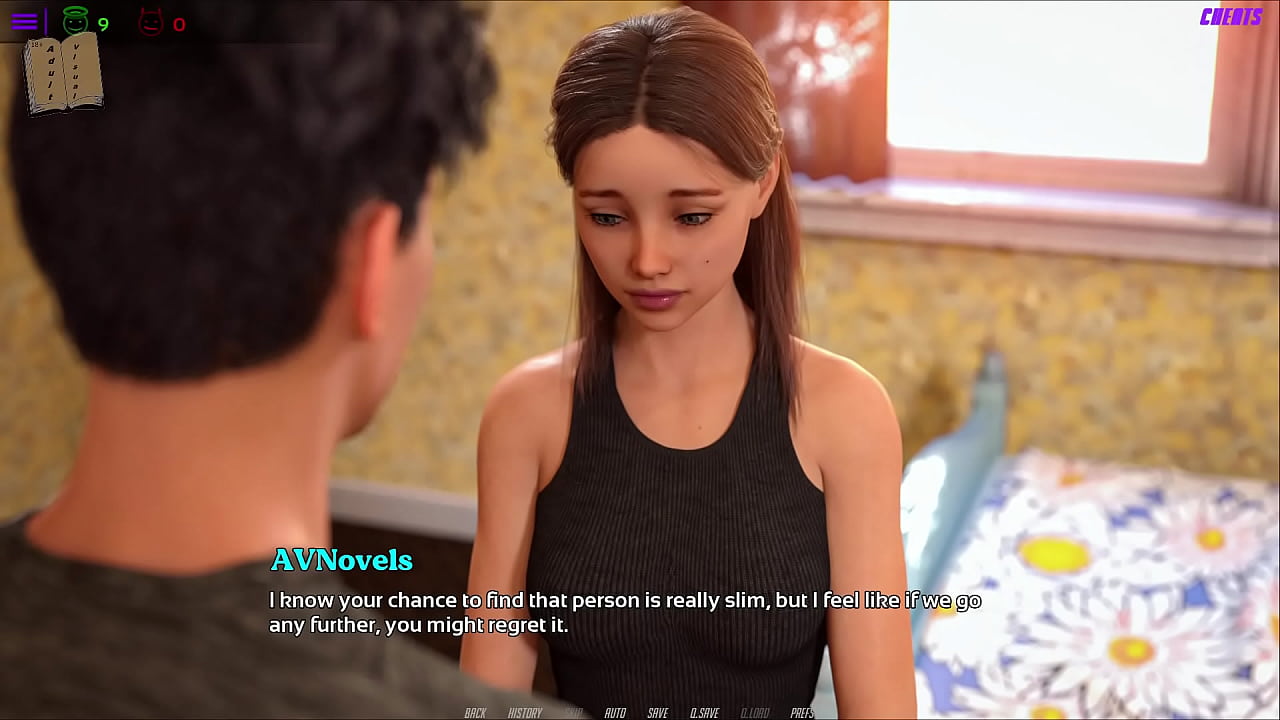Open the Prefs settings

801,712
